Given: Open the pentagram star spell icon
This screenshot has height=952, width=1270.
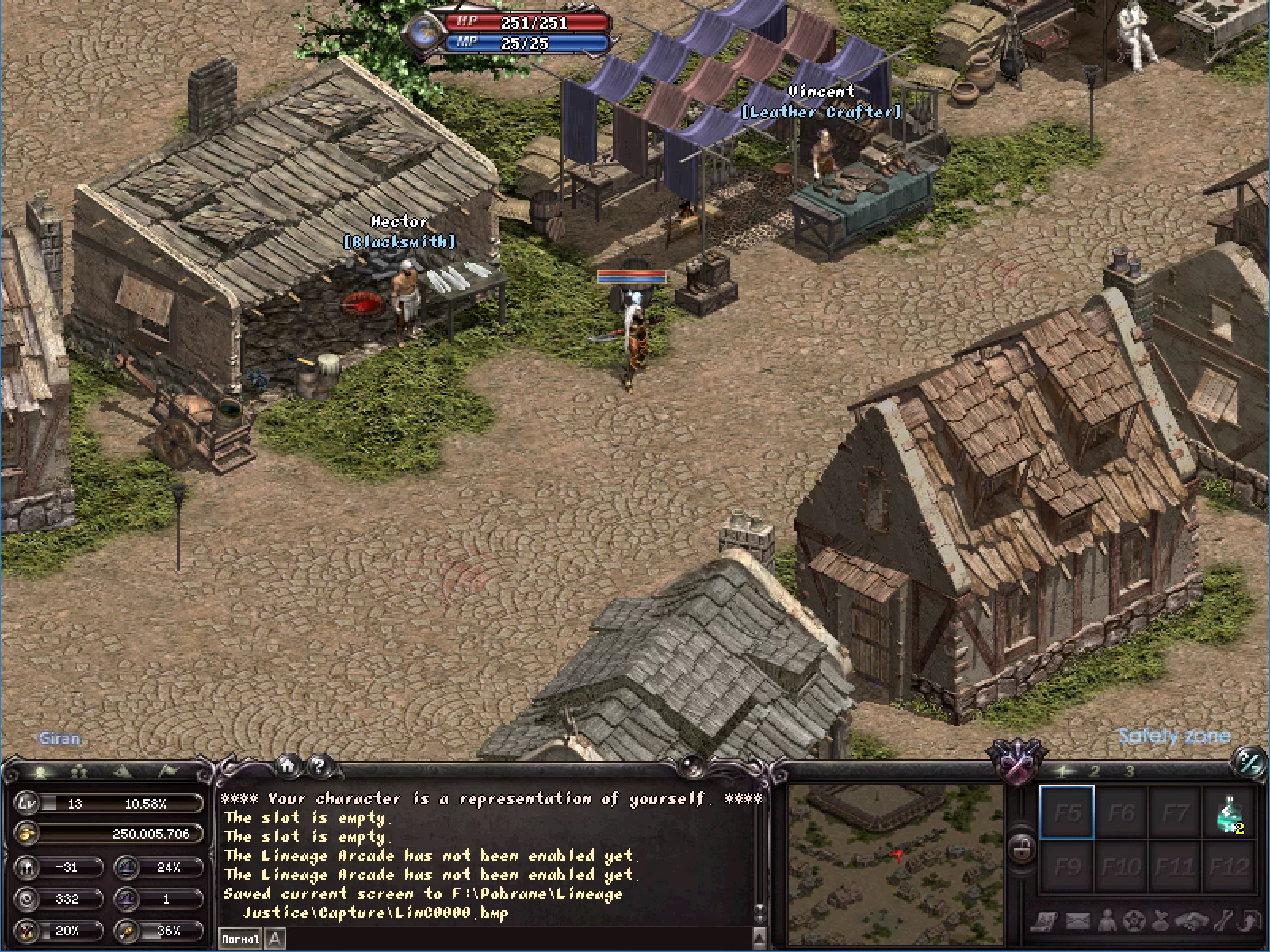Looking at the screenshot, I should [x=1135, y=921].
